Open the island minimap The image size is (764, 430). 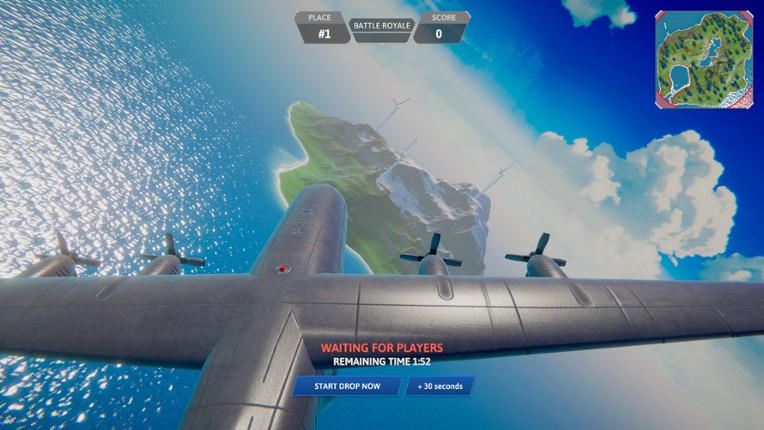click(704, 58)
